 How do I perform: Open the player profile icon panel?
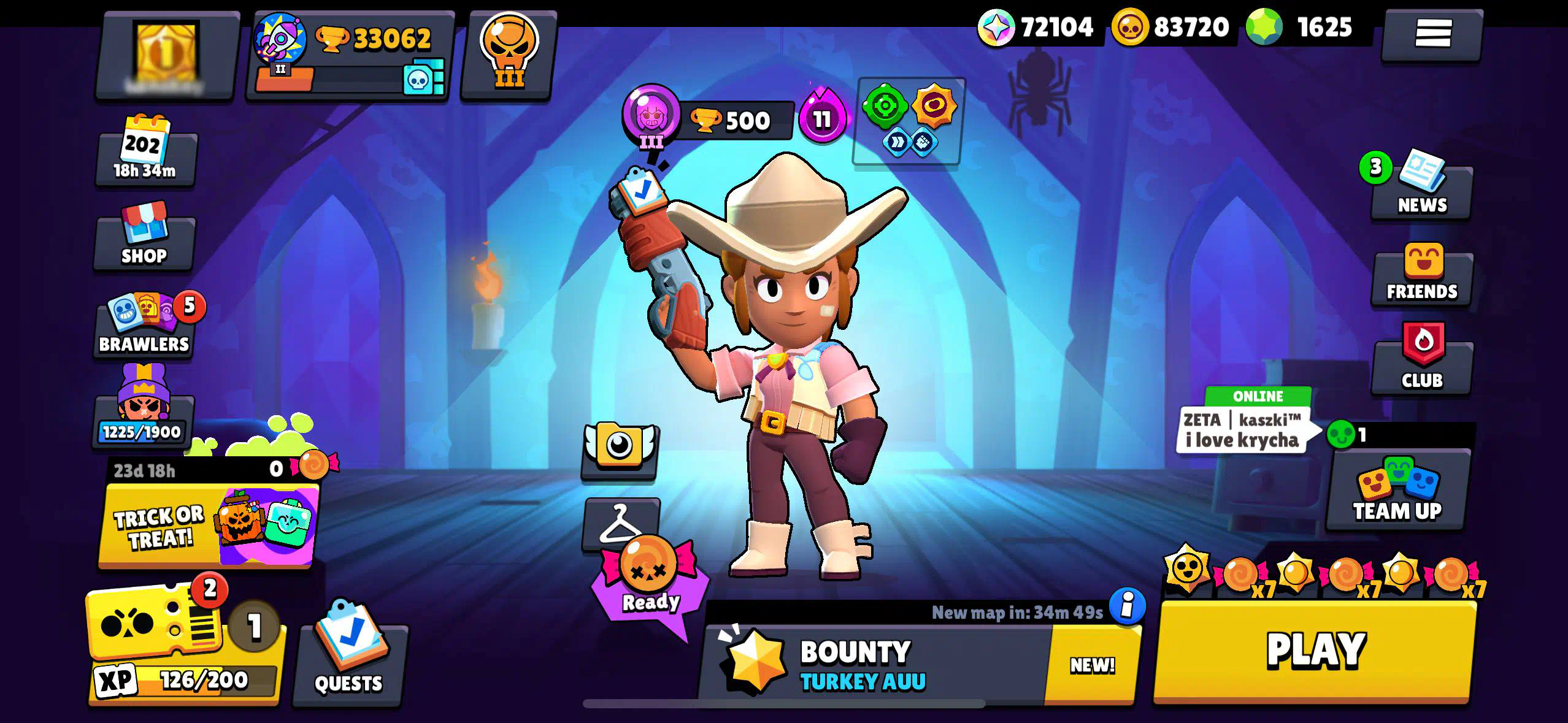coord(167,56)
